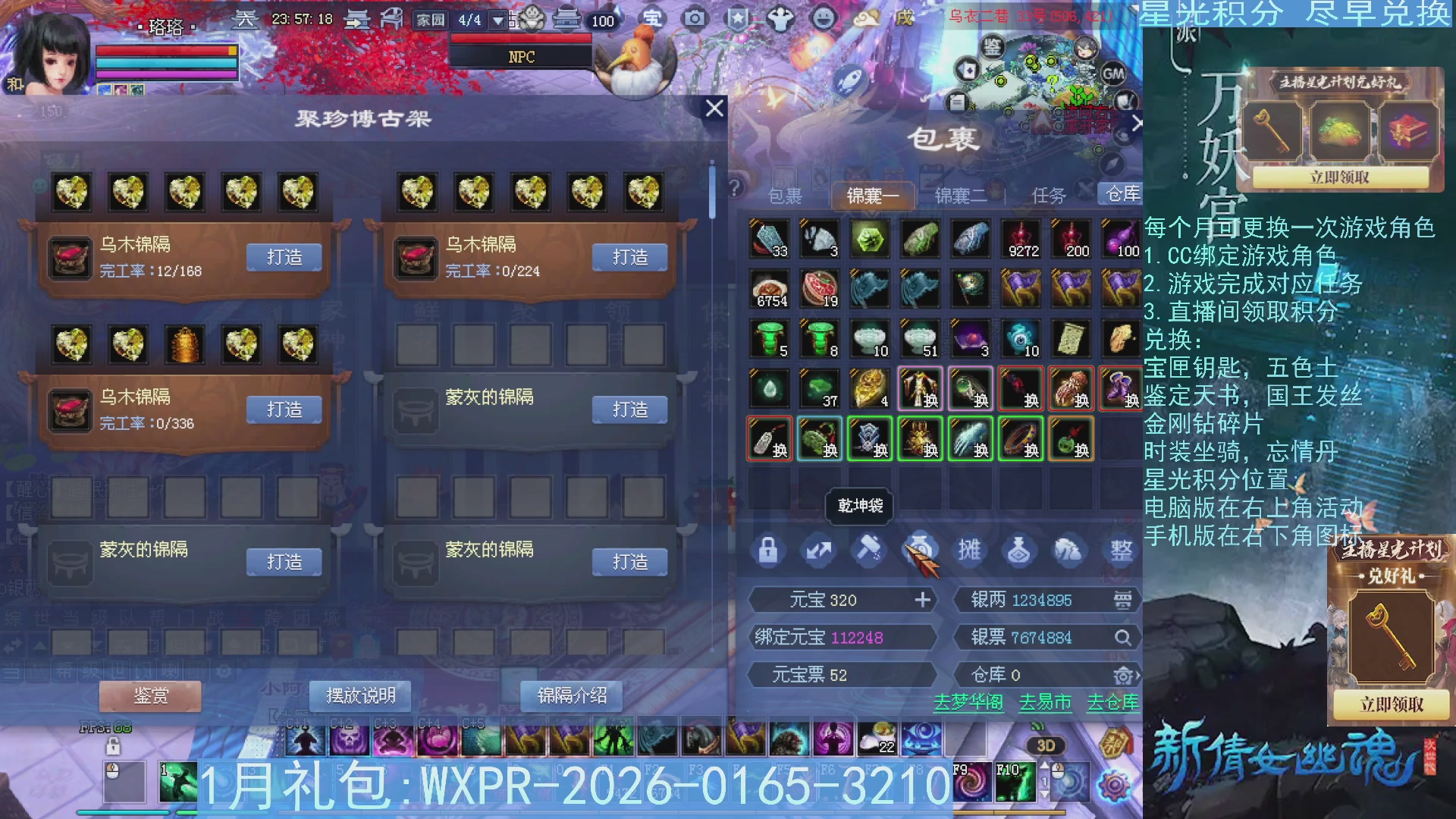
Task: Click the plus to add 元宝
Action: click(923, 600)
